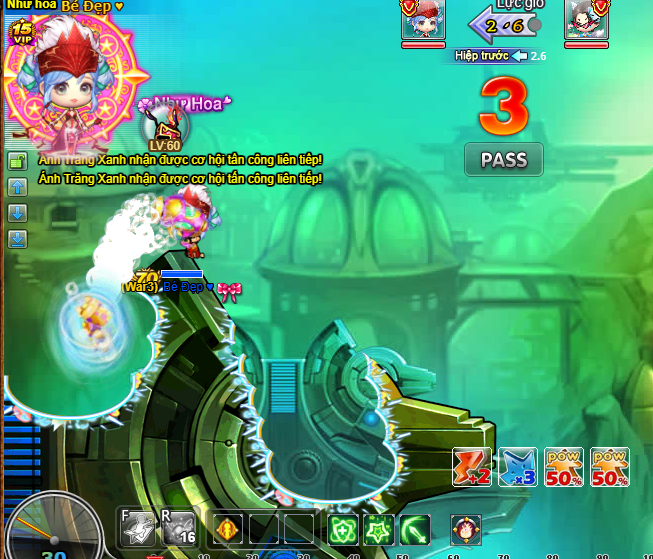Click the chat log's plain down arrow button
The image size is (653, 559).
pos(17,213)
